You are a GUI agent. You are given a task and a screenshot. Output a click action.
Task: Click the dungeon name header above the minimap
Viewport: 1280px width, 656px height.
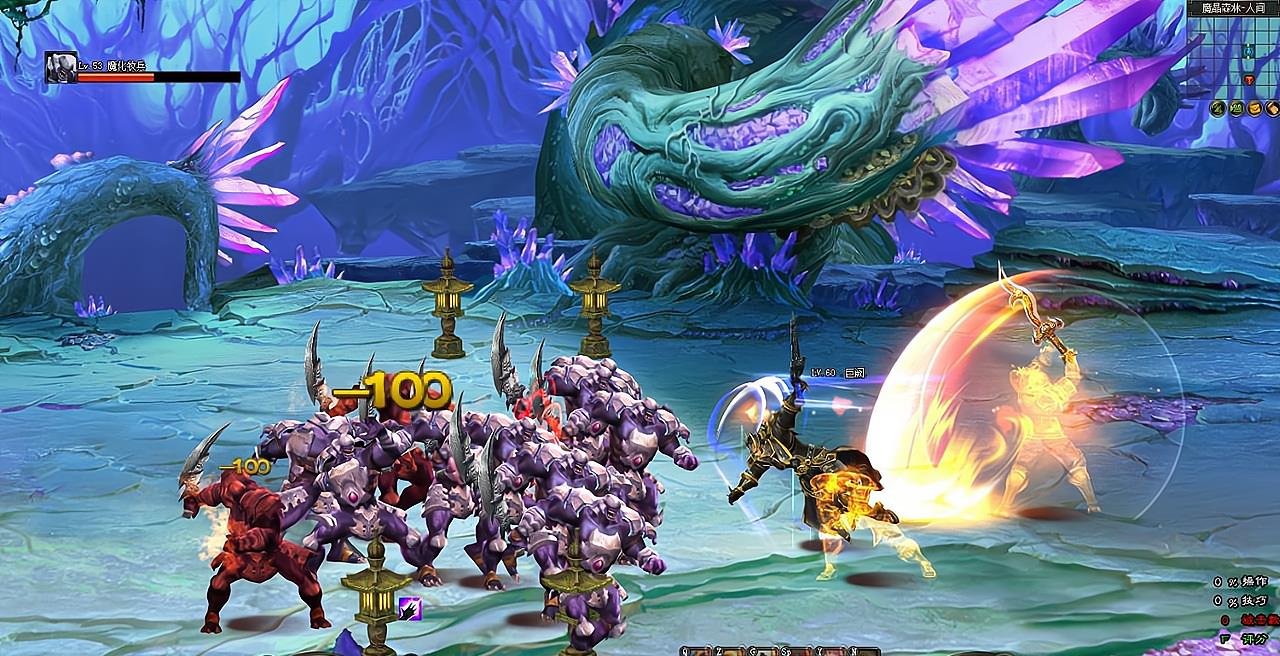pos(1232,8)
